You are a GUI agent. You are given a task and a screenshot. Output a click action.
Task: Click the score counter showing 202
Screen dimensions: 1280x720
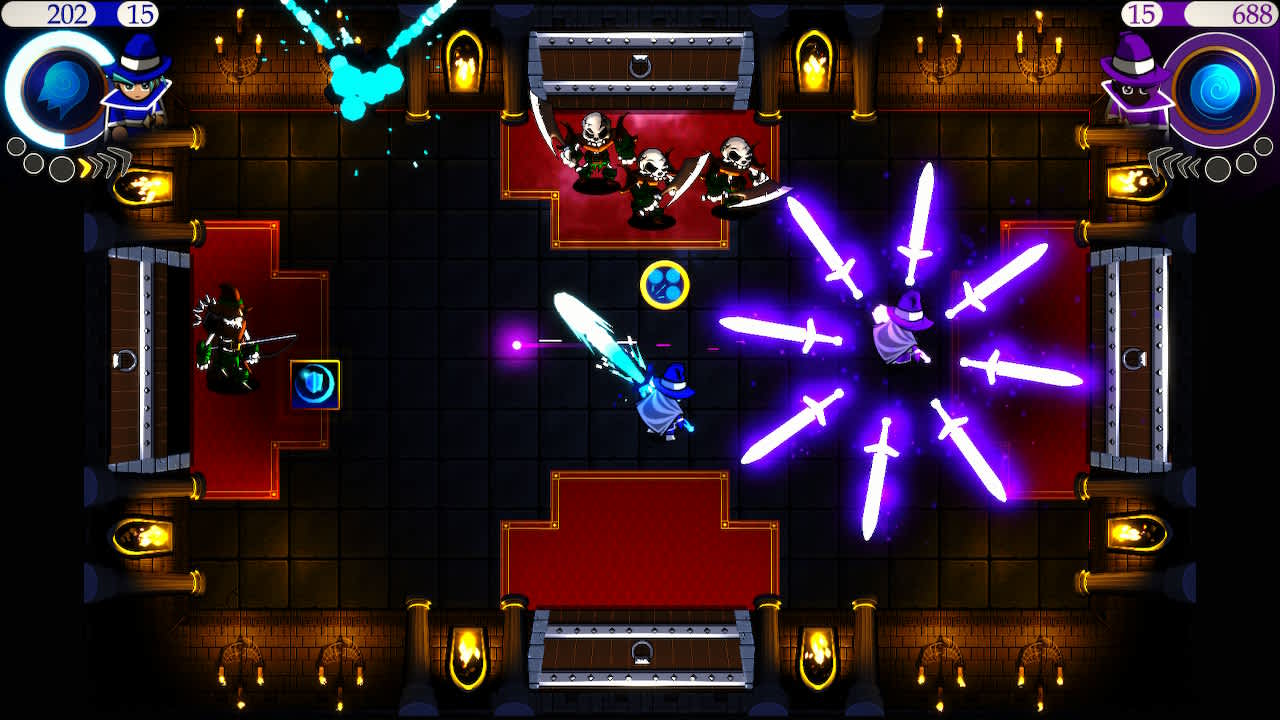66,13
